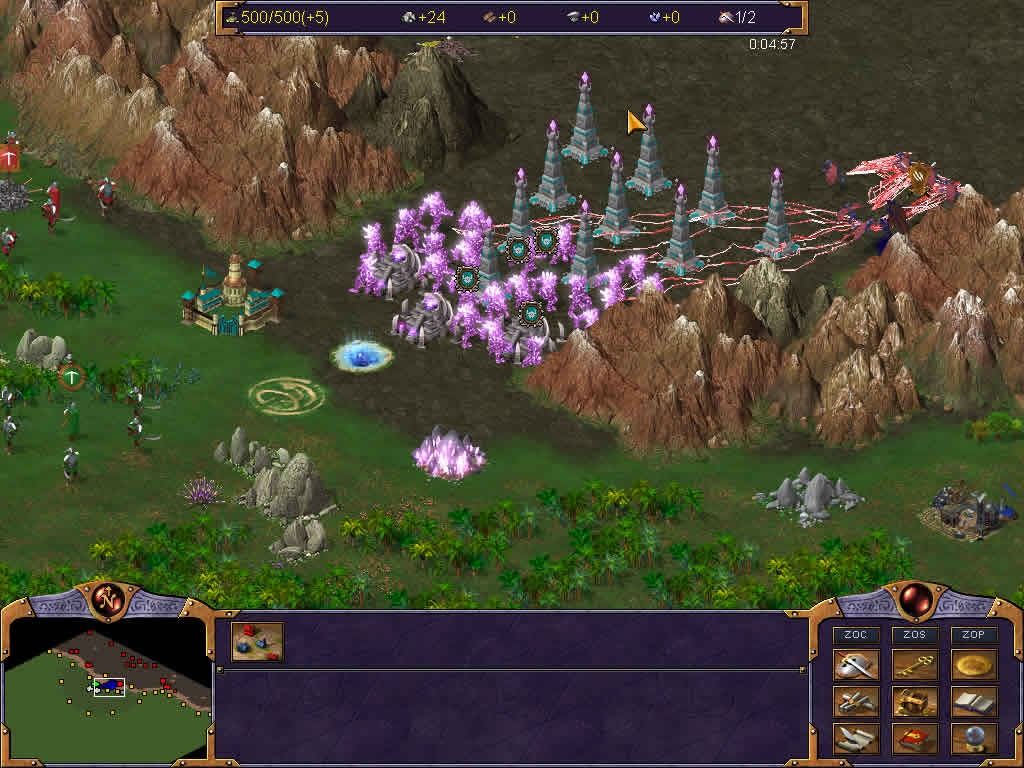This screenshot has height=768, width=1024.
Task: Click the N compass orb above minimap
Action: tap(105, 601)
